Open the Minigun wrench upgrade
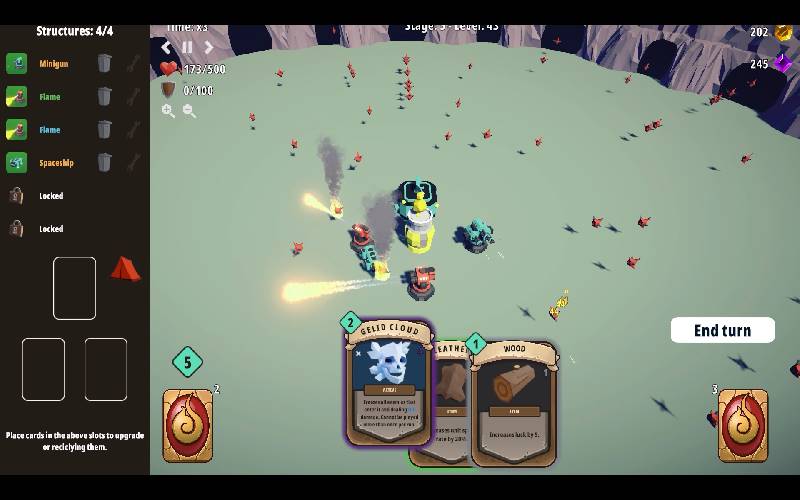The width and height of the screenshot is (800, 500). pos(133,64)
